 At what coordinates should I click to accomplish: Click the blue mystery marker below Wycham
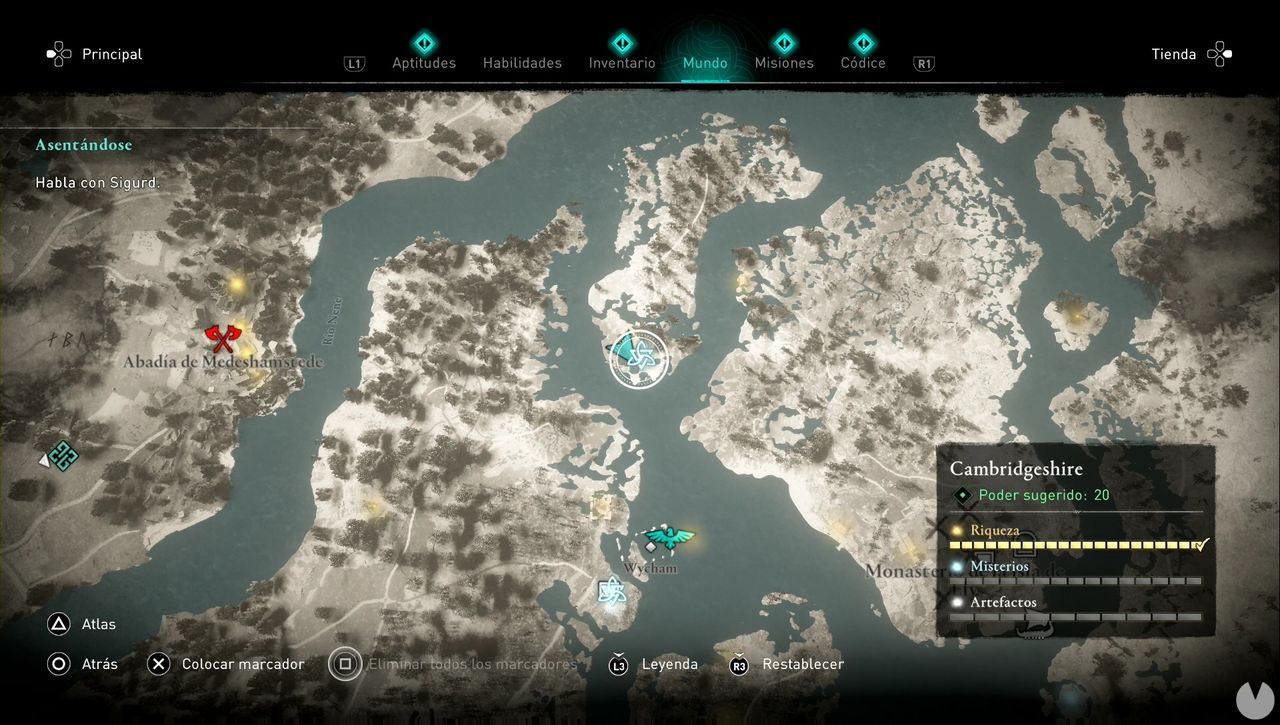click(612, 592)
